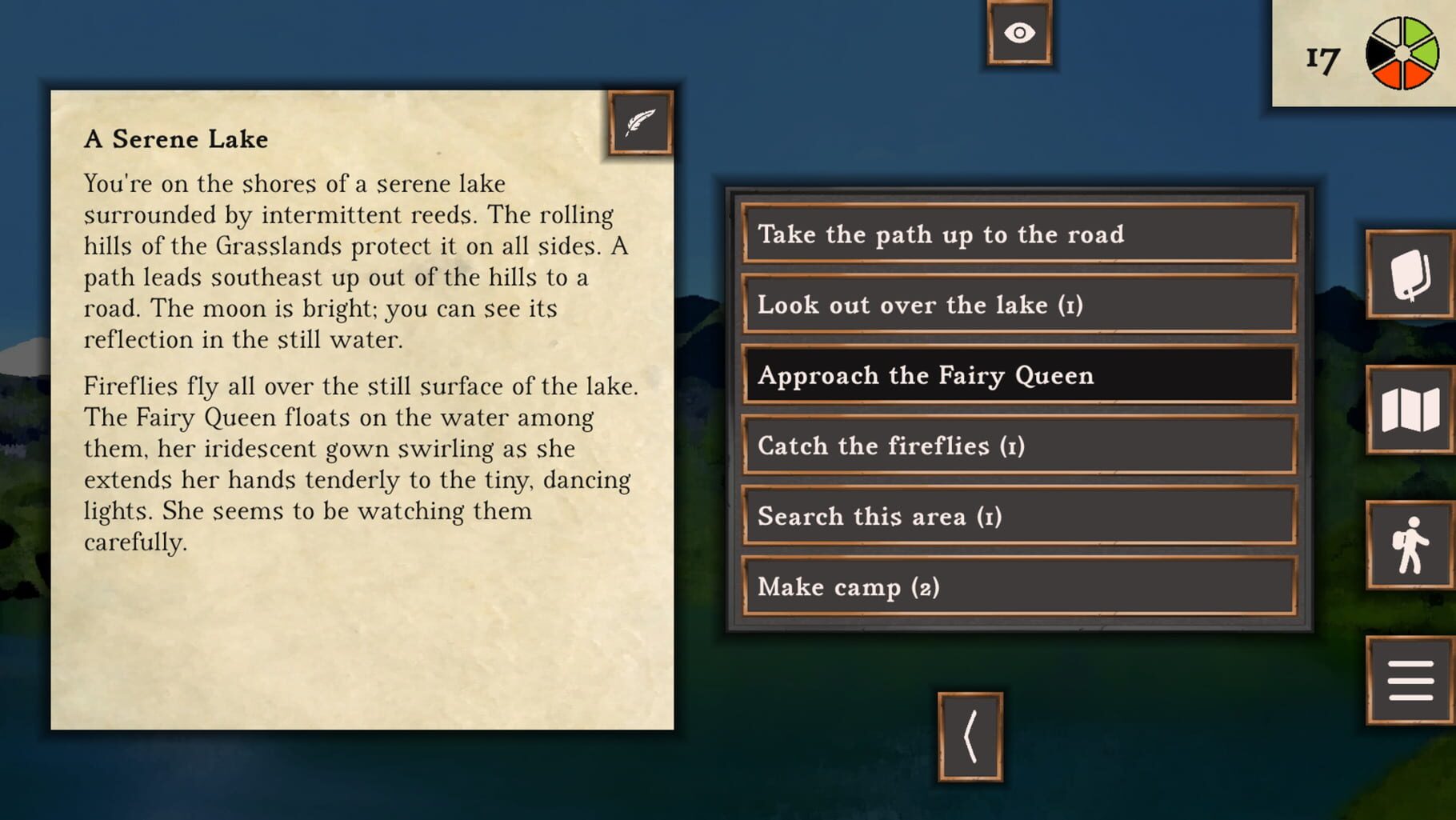1456x820 pixels.
Task: Select the back chevron button at bottom
Action: tap(969, 737)
